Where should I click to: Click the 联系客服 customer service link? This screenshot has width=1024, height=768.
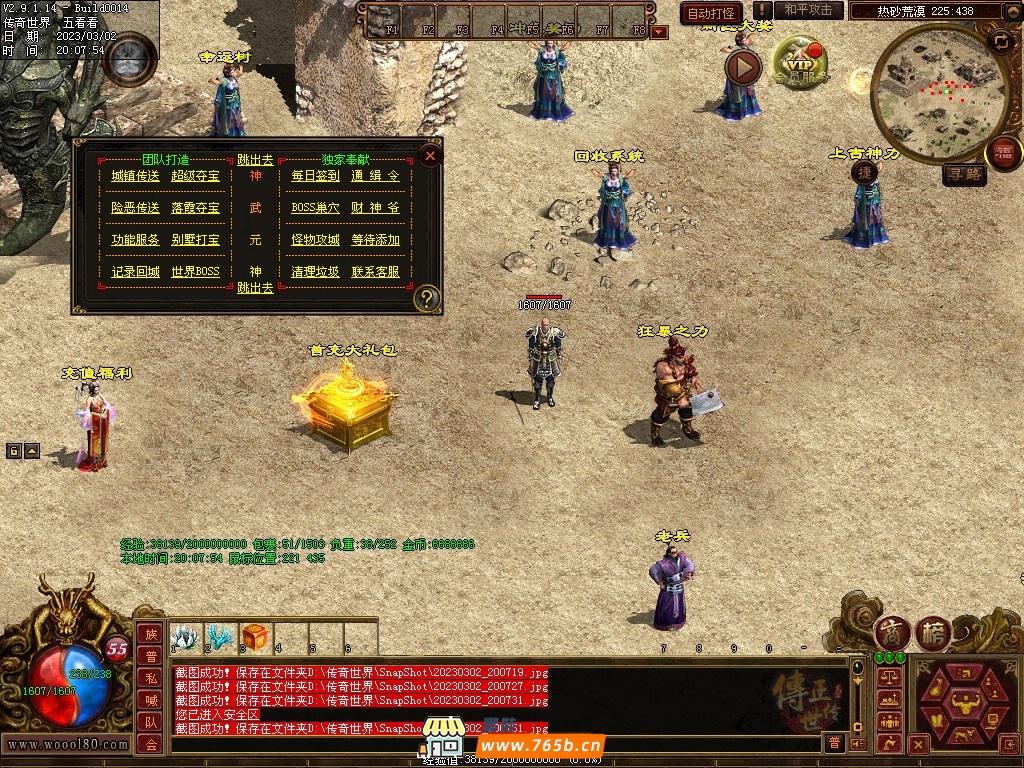375,272
